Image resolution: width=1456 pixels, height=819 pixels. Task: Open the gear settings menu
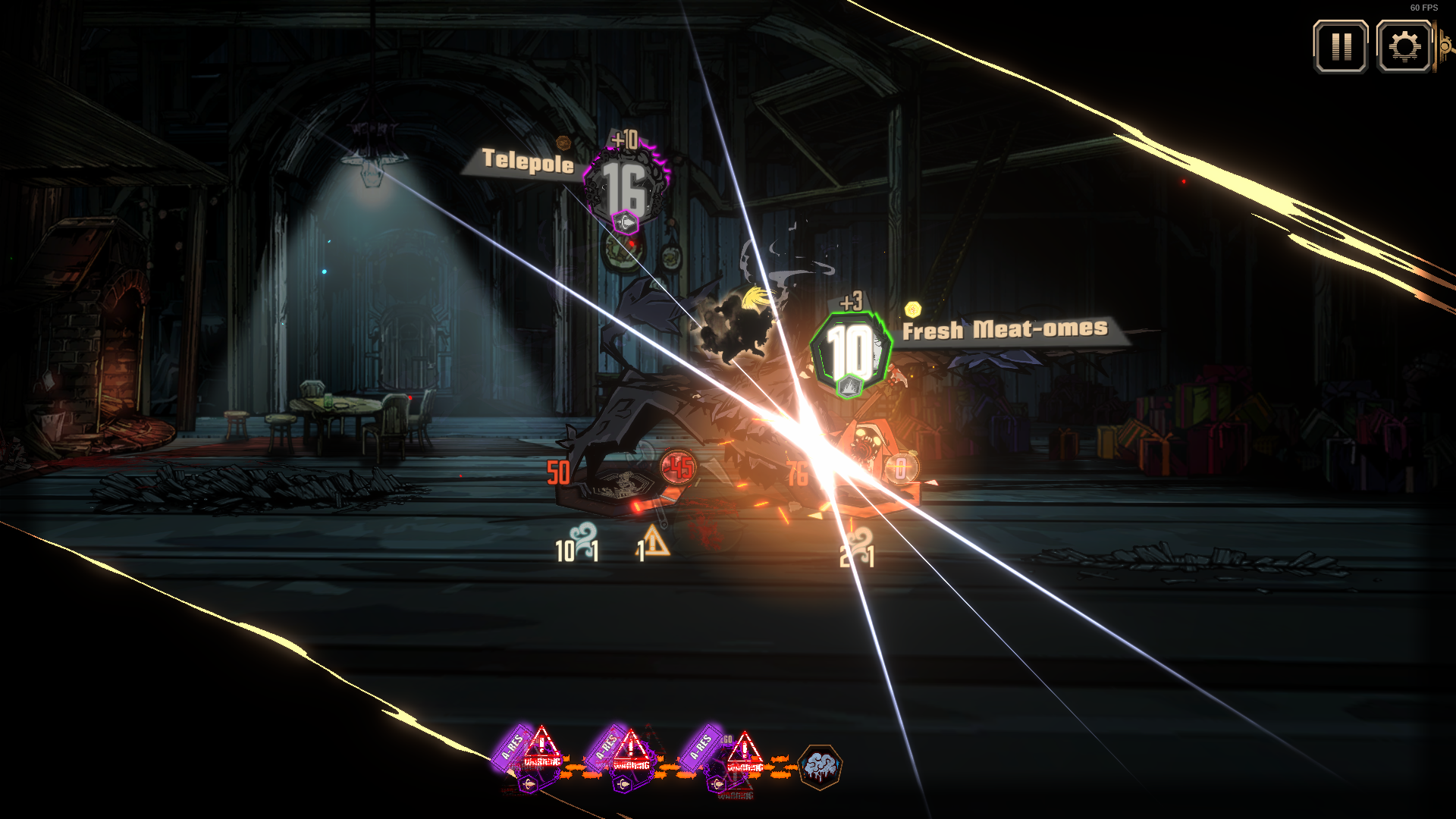click(1404, 47)
